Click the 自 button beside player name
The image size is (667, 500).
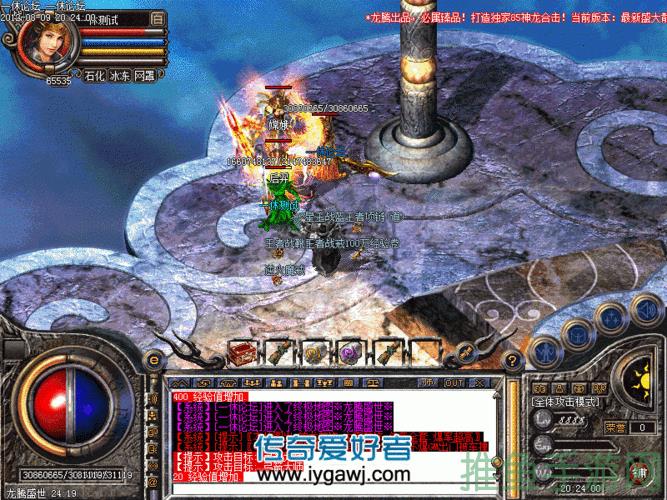(158, 18)
